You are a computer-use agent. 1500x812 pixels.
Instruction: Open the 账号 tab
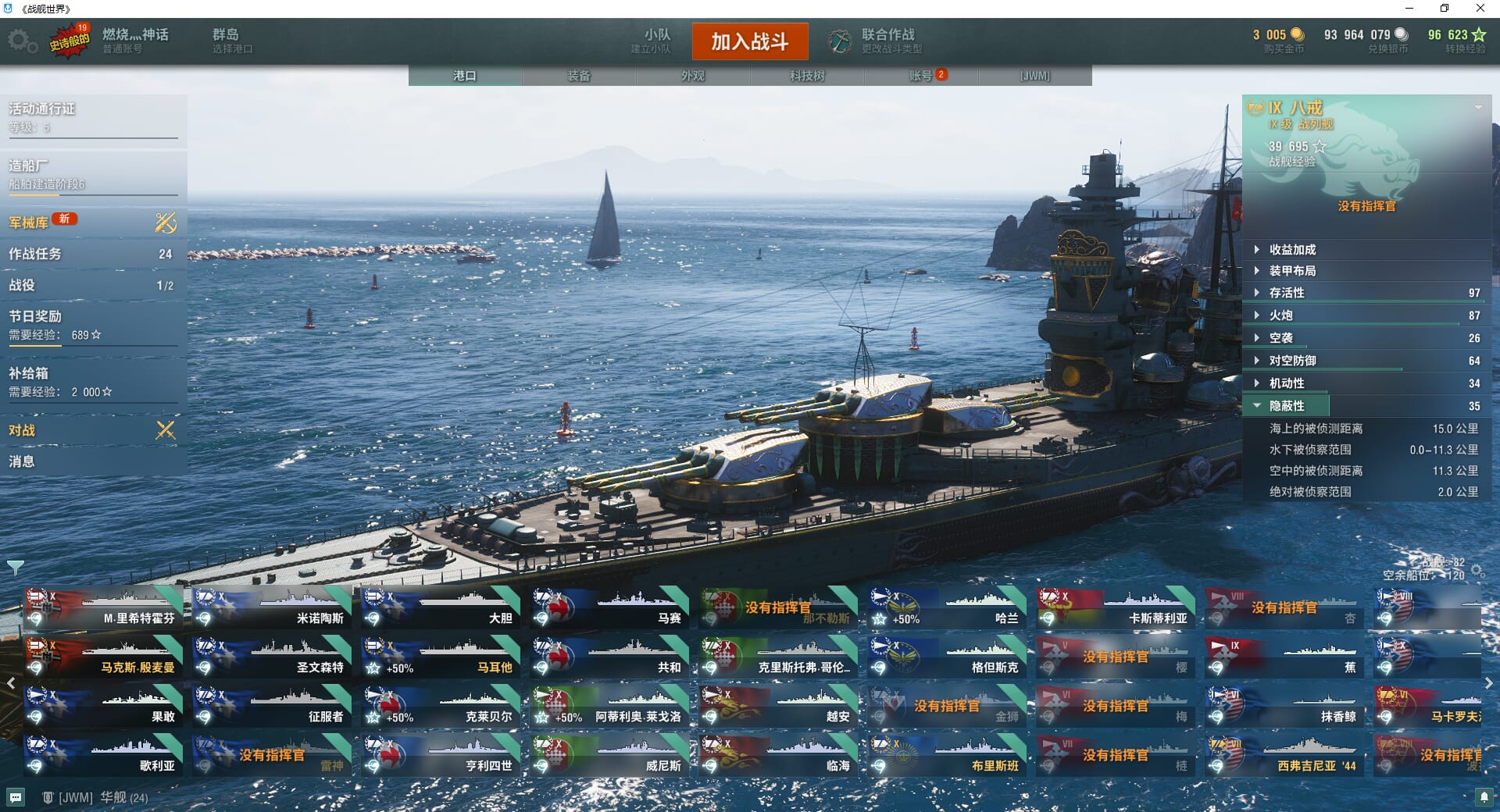[x=921, y=76]
